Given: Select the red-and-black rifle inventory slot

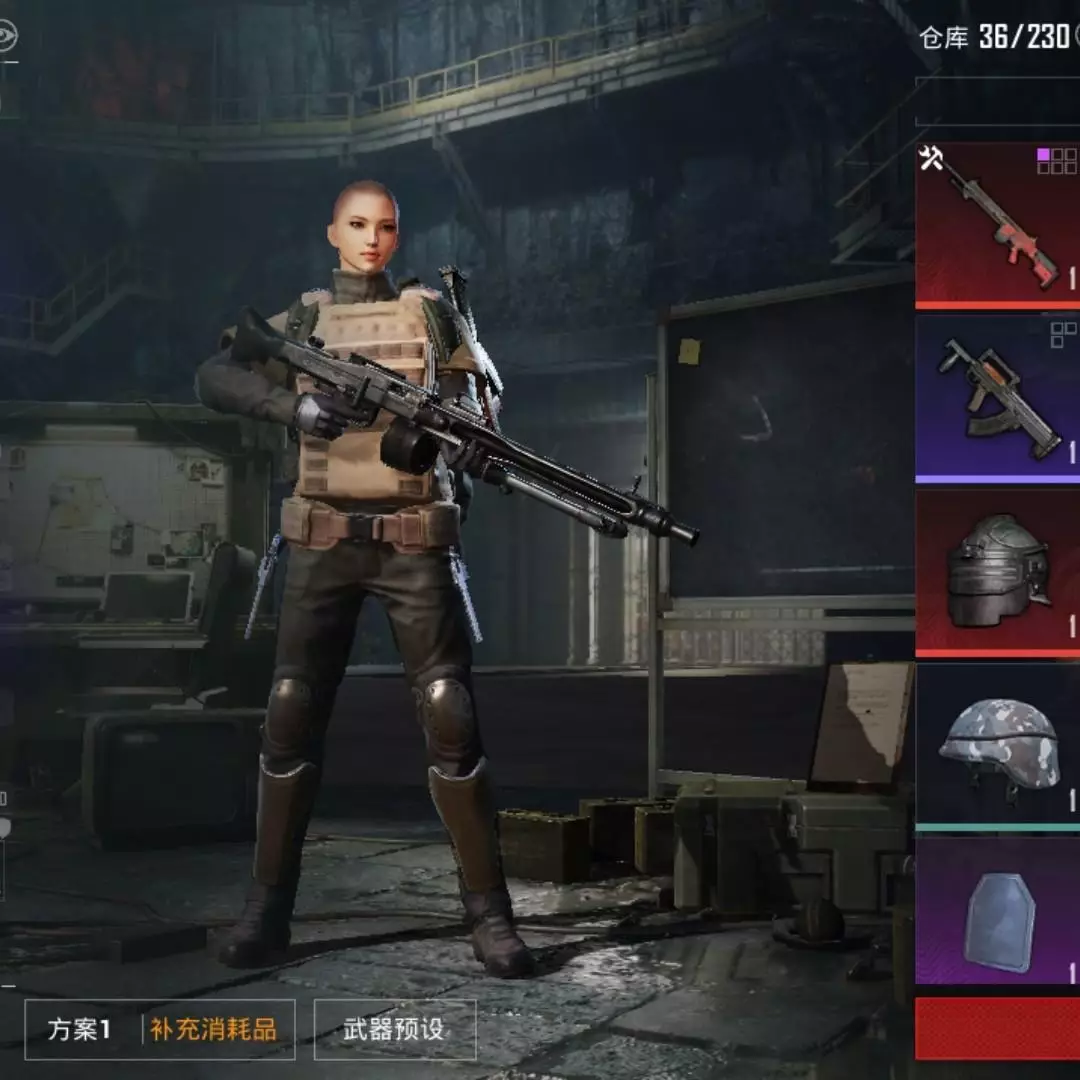Looking at the screenshot, I should click(997, 224).
